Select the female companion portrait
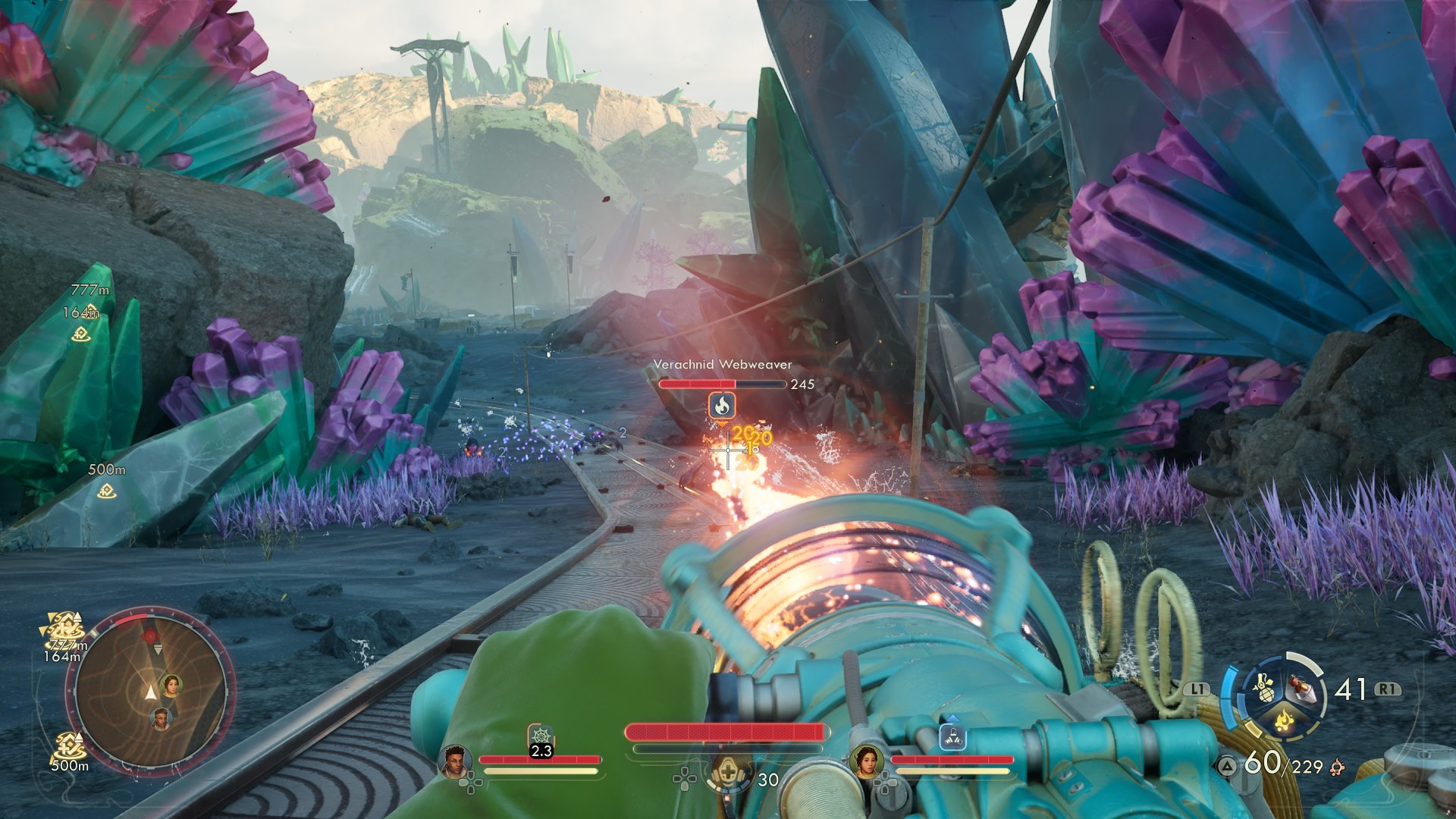This screenshot has width=1456, height=819. click(866, 761)
